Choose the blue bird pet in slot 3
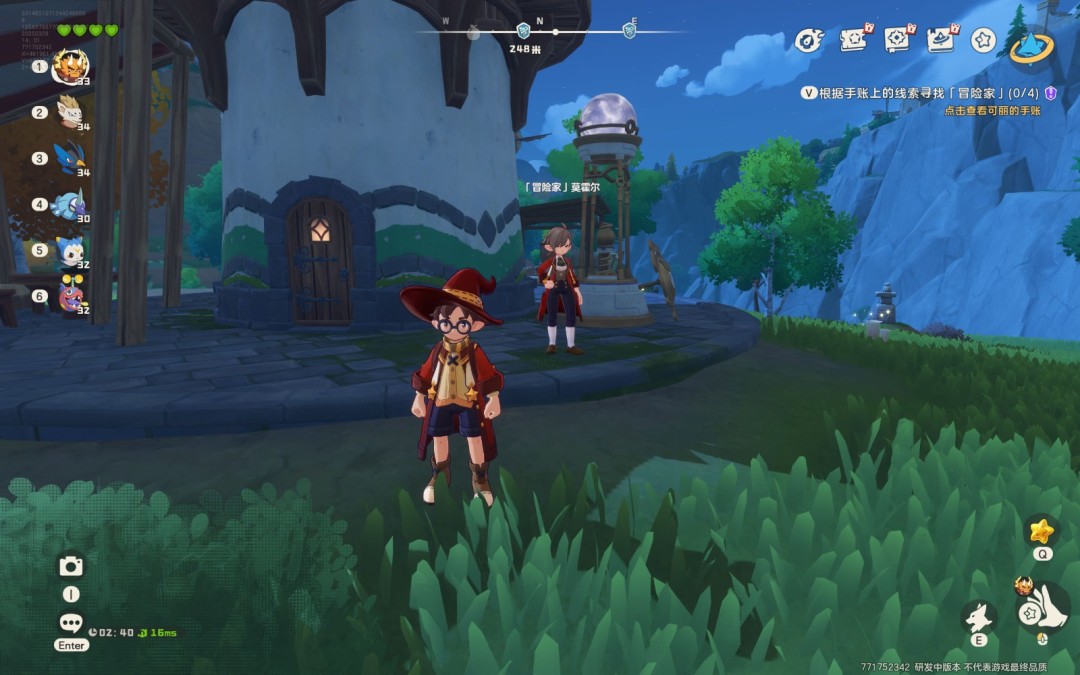This screenshot has width=1080, height=675. pyautogui.click(x=70, y=158)
